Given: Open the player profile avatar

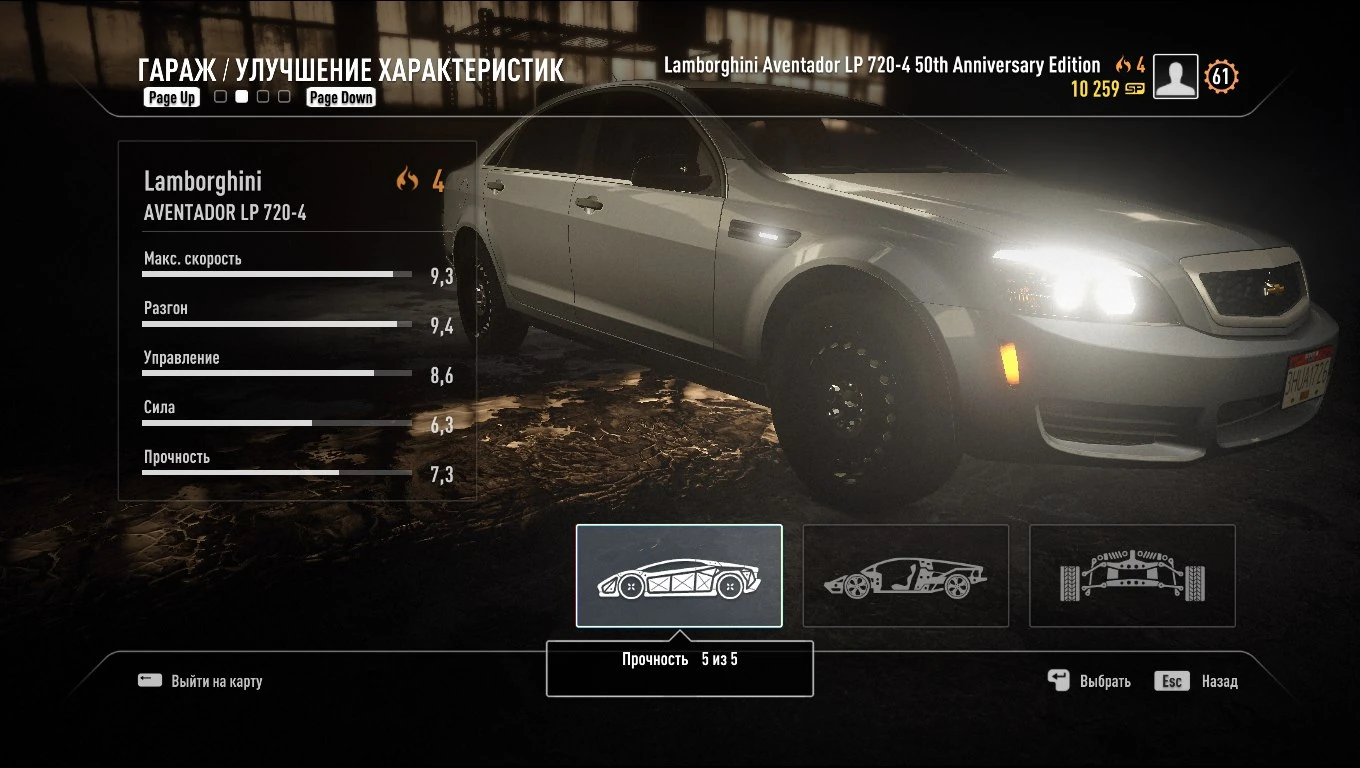Looking at the screenshot, I should point(1175,76).
